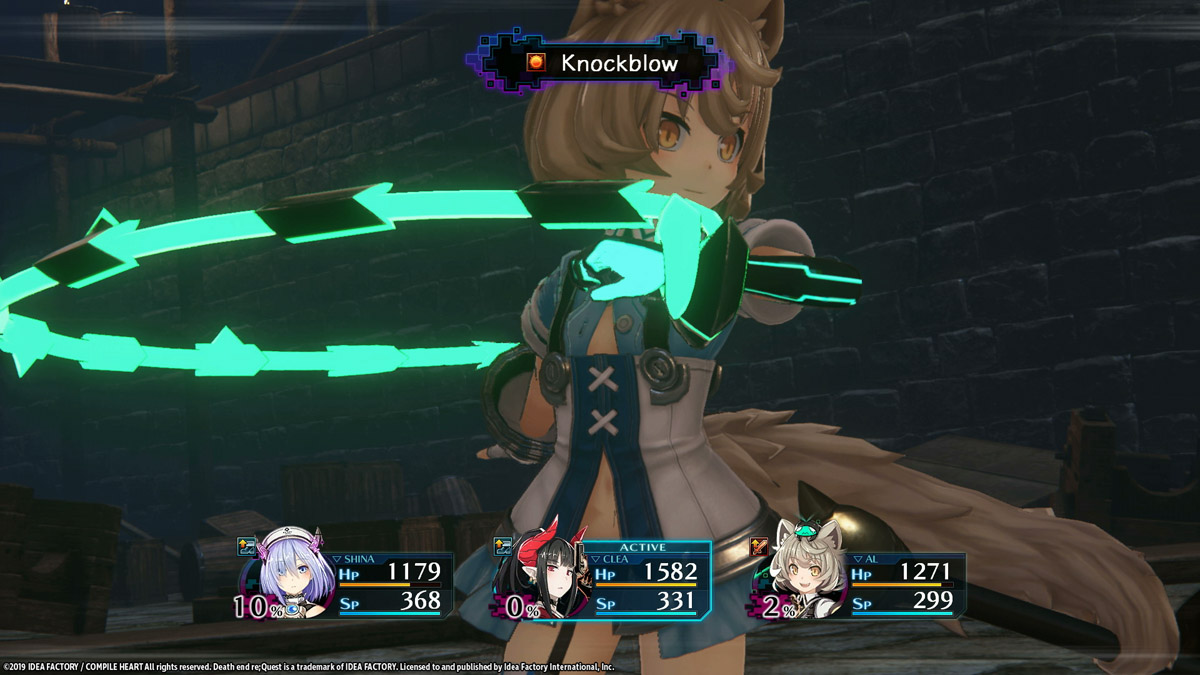Click the Knockblow skill name banner
The image size is (1200, 675).
(x=604, y=64)
